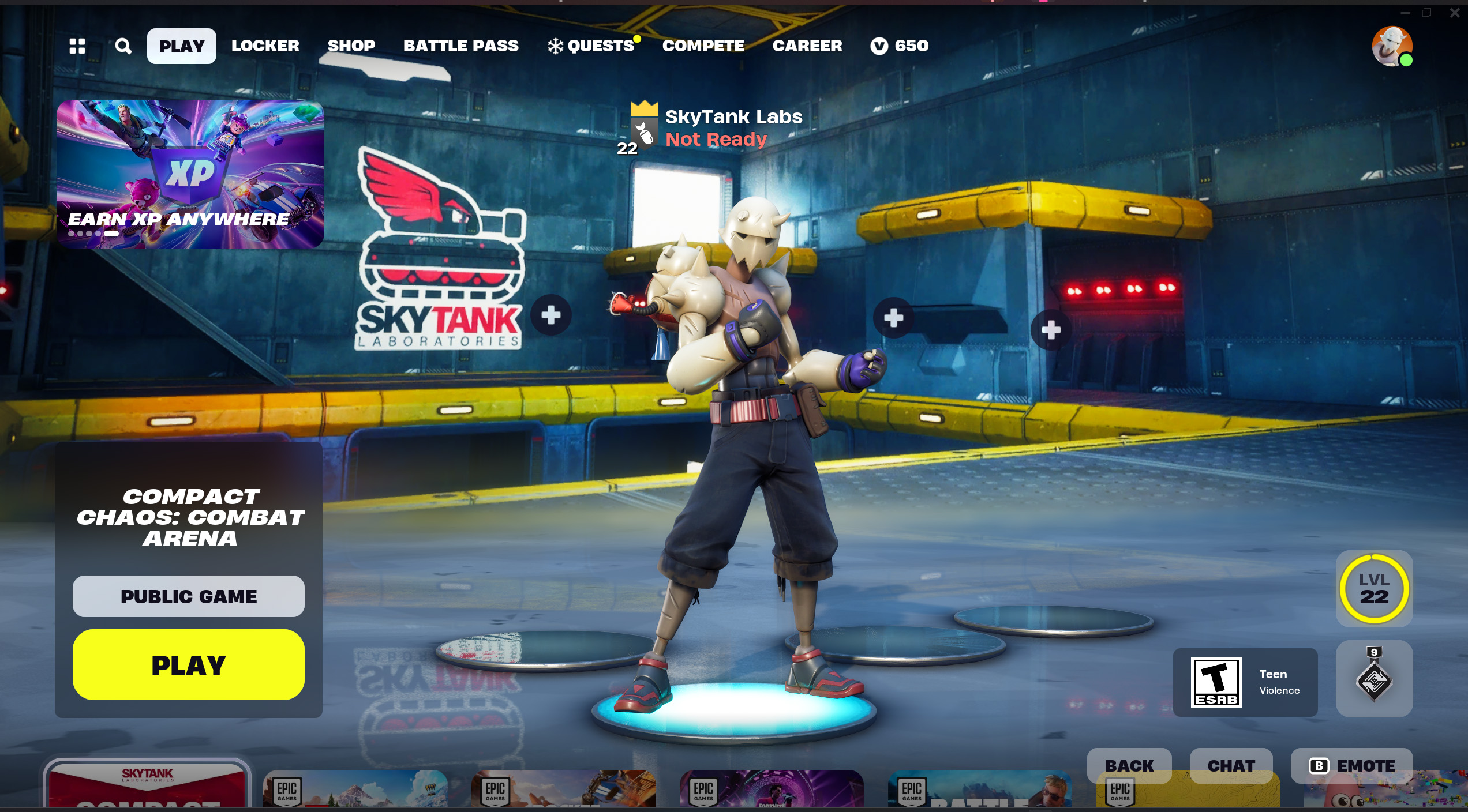Open the Chat panel
The width and height of the screenshot is (1468, 812).
[1231, 765]
